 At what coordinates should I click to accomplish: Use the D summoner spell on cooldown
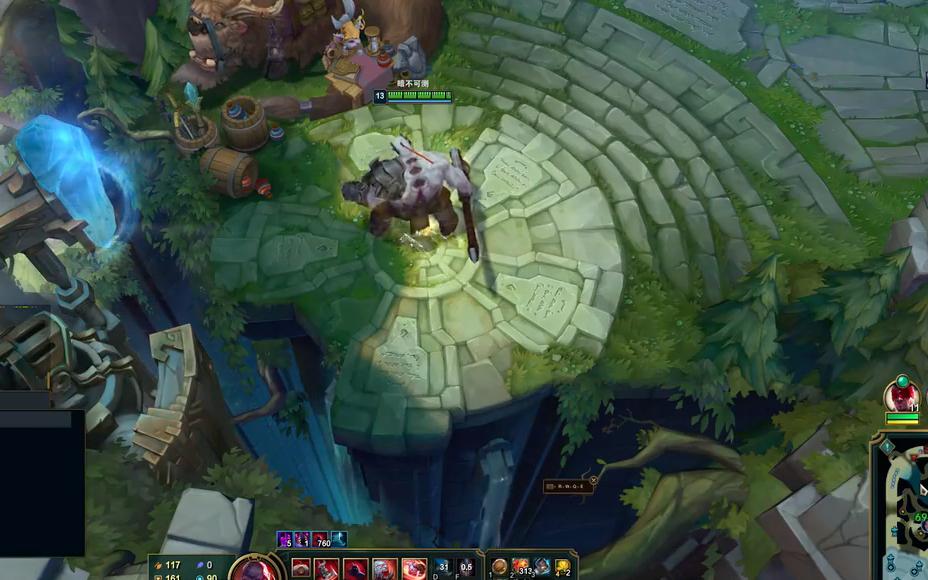[x=443, y=568]
